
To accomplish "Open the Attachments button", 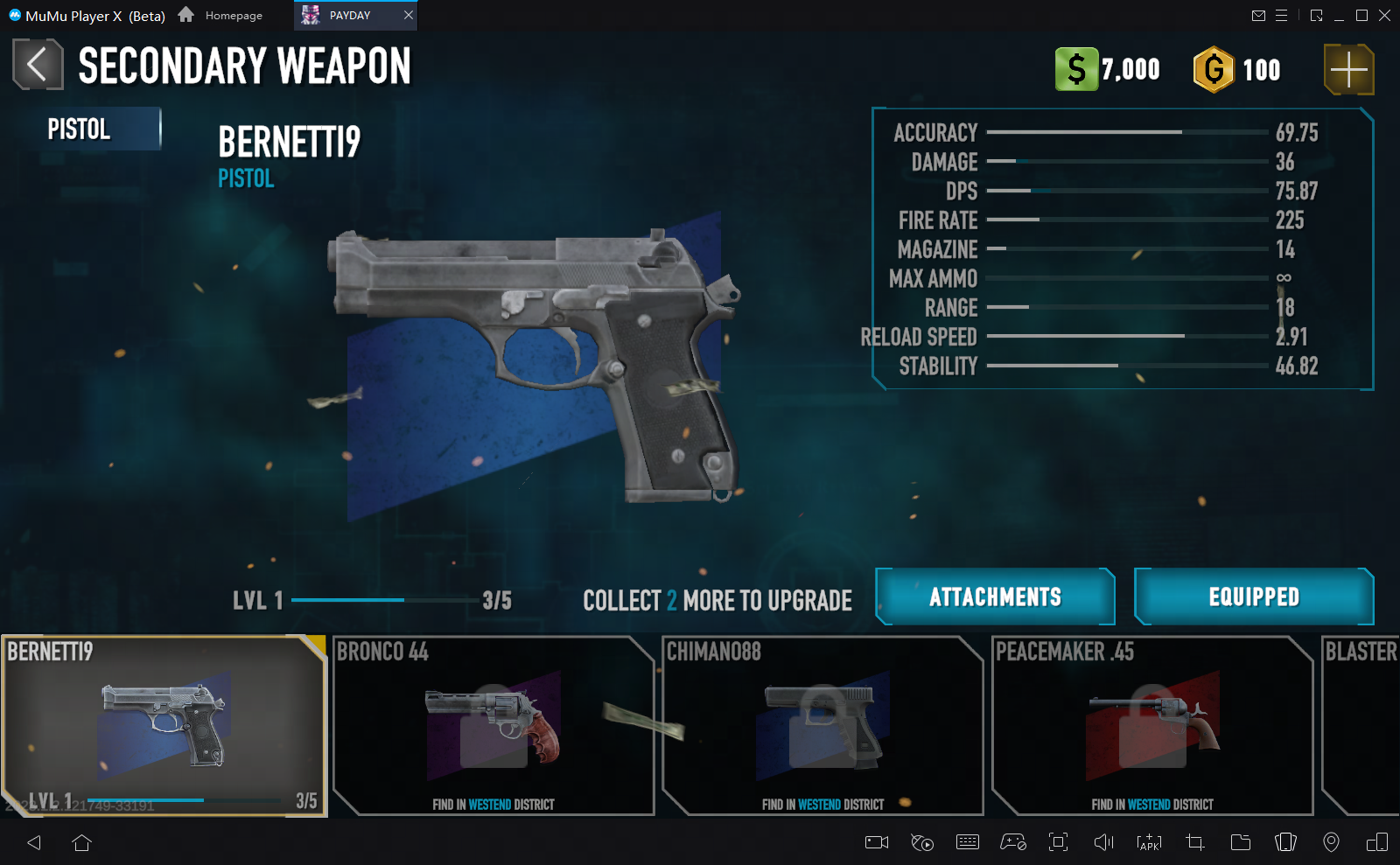I will (994, 596).
